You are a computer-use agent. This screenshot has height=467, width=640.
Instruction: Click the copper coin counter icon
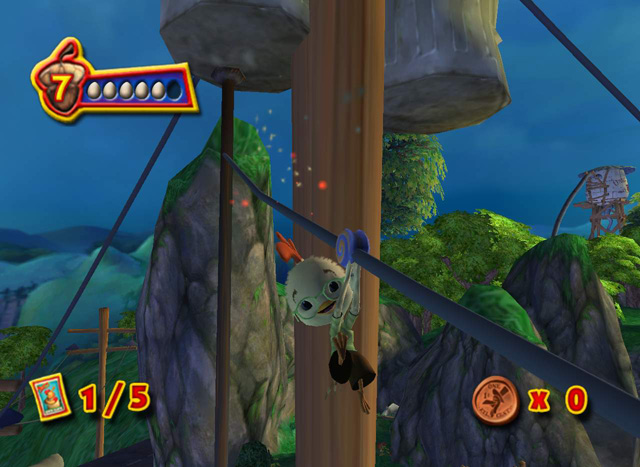point(494,399)
